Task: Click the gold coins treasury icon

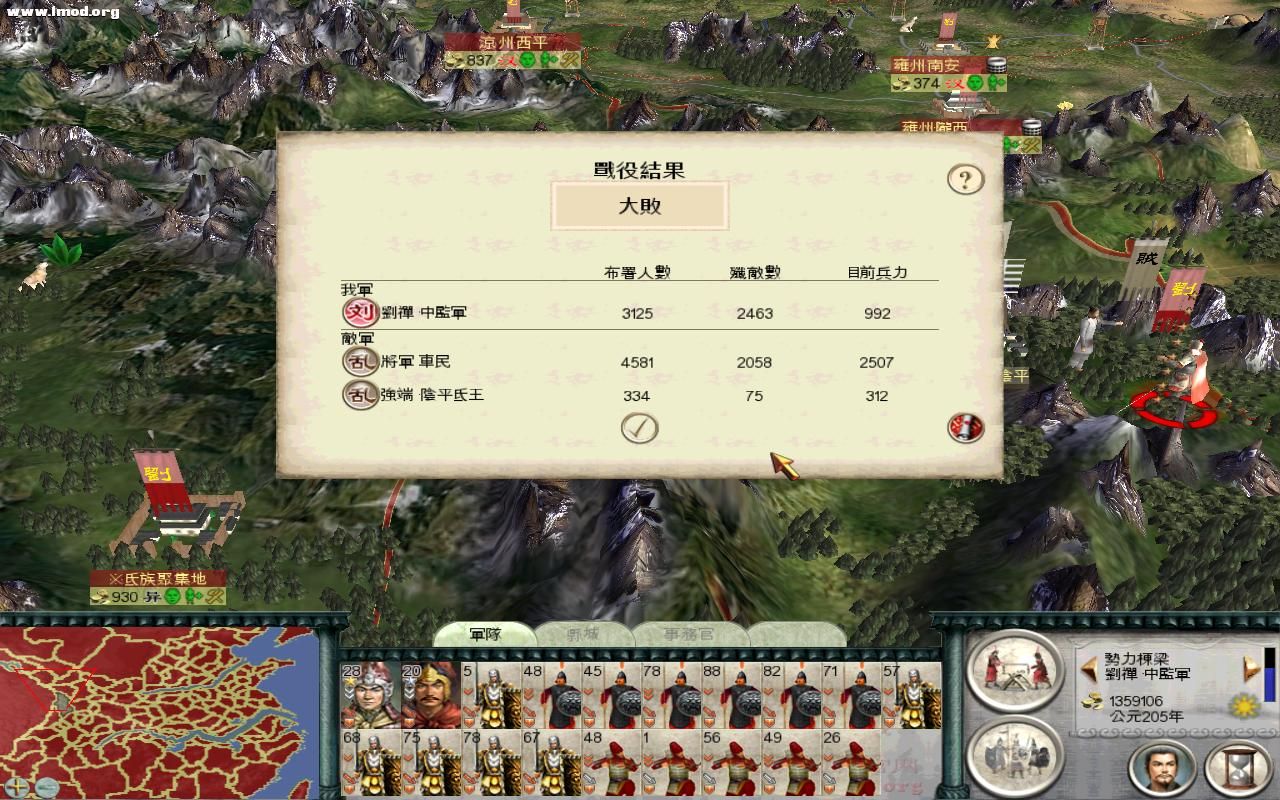Action: (x=1094, y=703)
